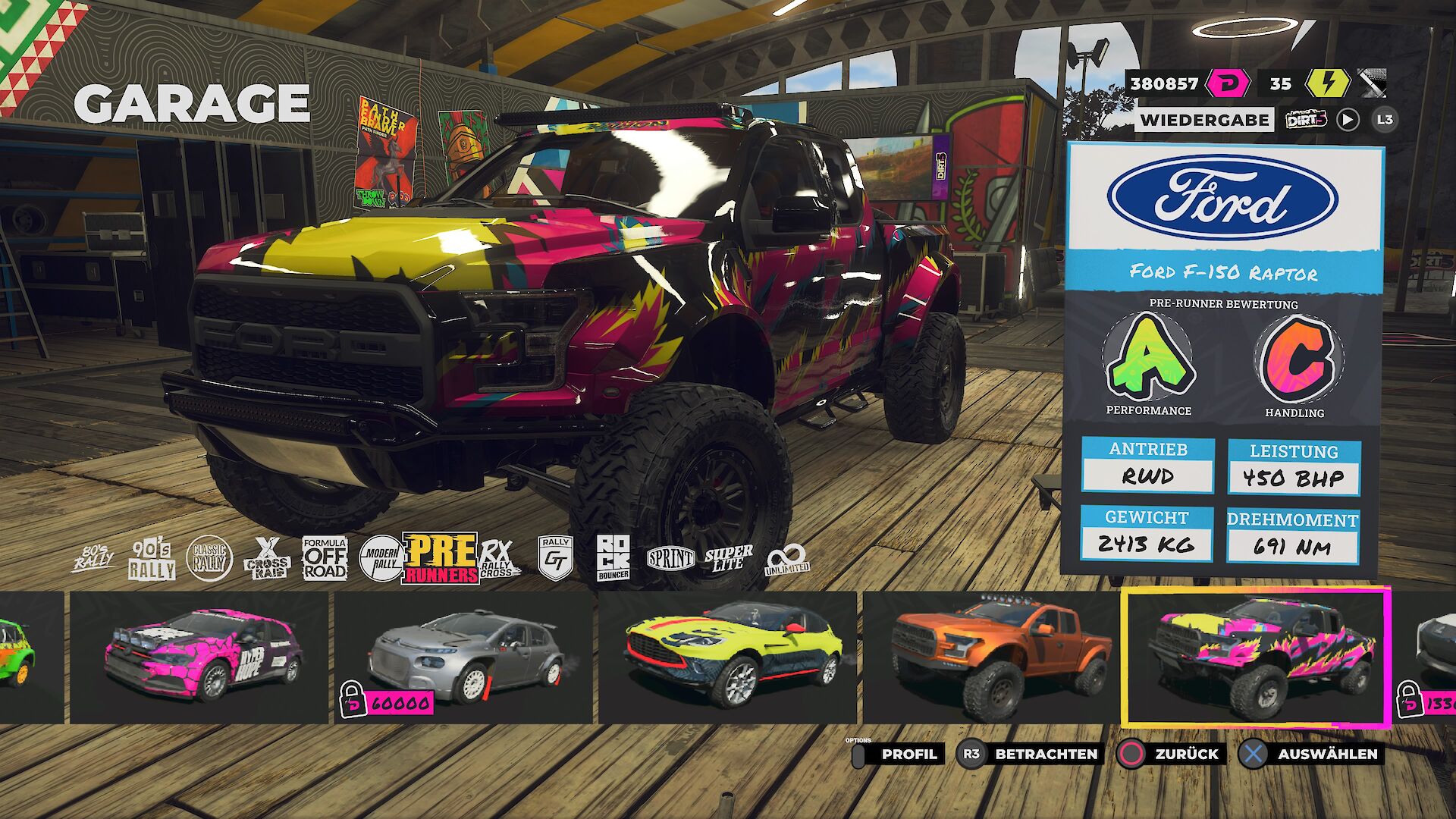The image size is (1456, 819).
Task: Switch to the 80's Rally class
Action: (93, 560)
